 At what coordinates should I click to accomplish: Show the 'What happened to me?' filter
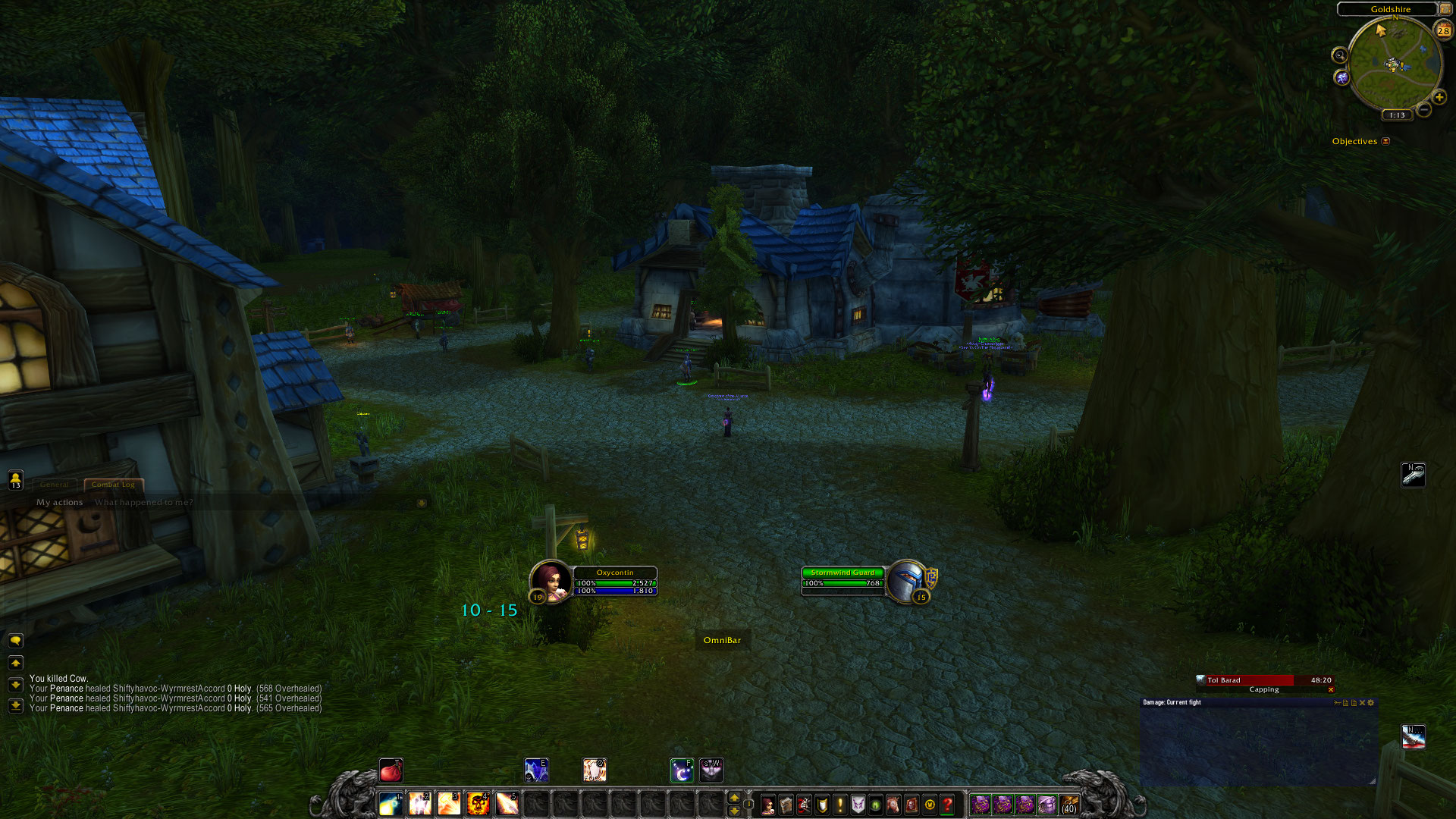(143, 502)
